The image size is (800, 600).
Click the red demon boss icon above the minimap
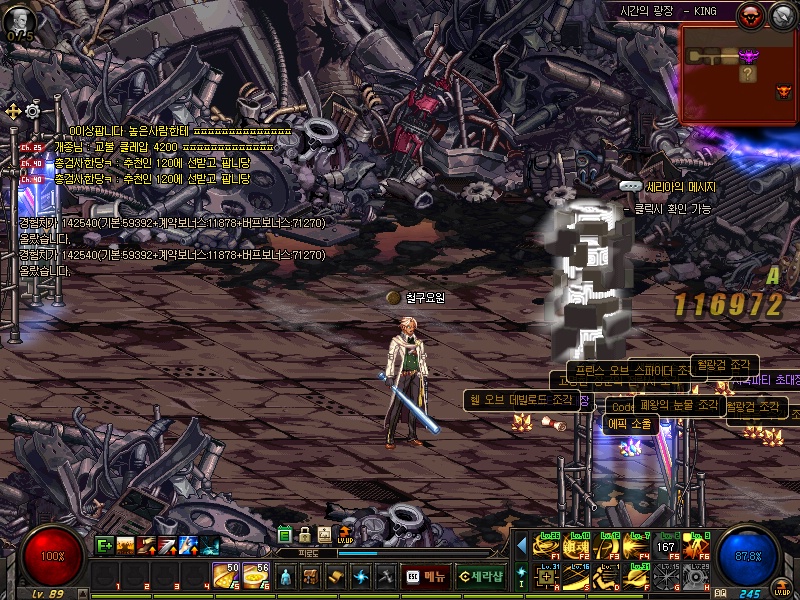coord(751,15)
